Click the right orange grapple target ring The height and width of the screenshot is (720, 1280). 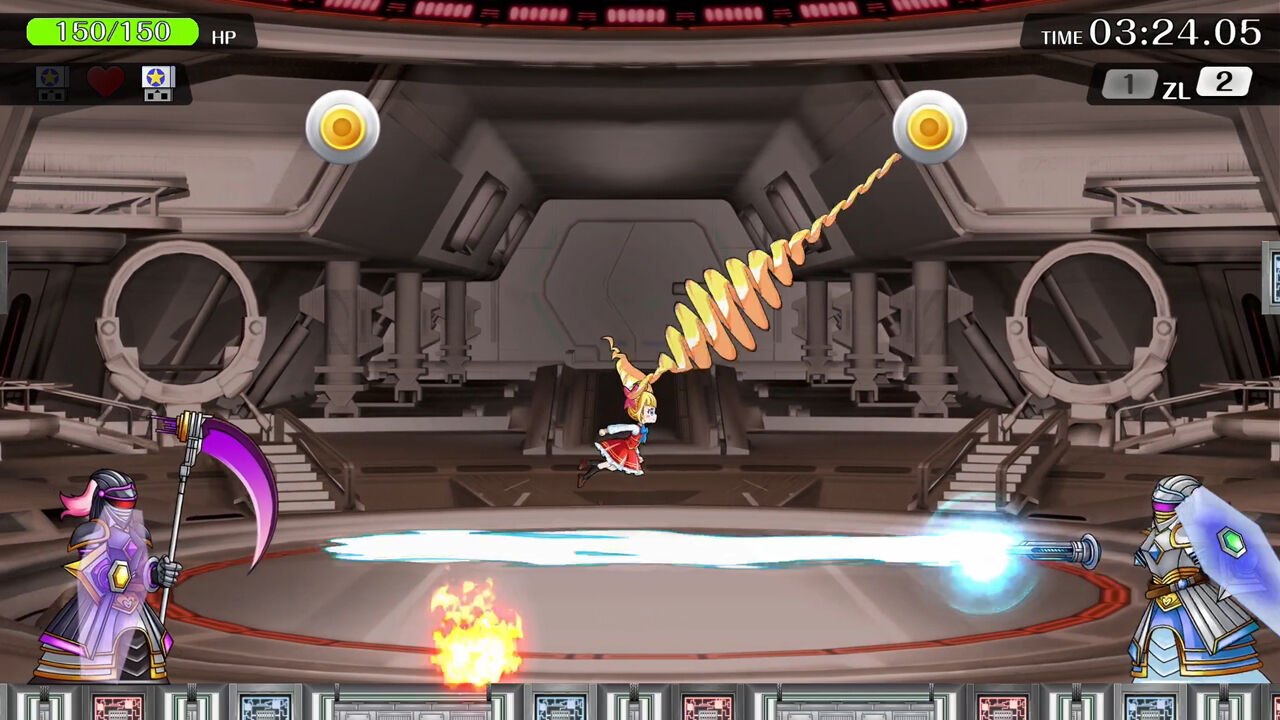(927, 128)
